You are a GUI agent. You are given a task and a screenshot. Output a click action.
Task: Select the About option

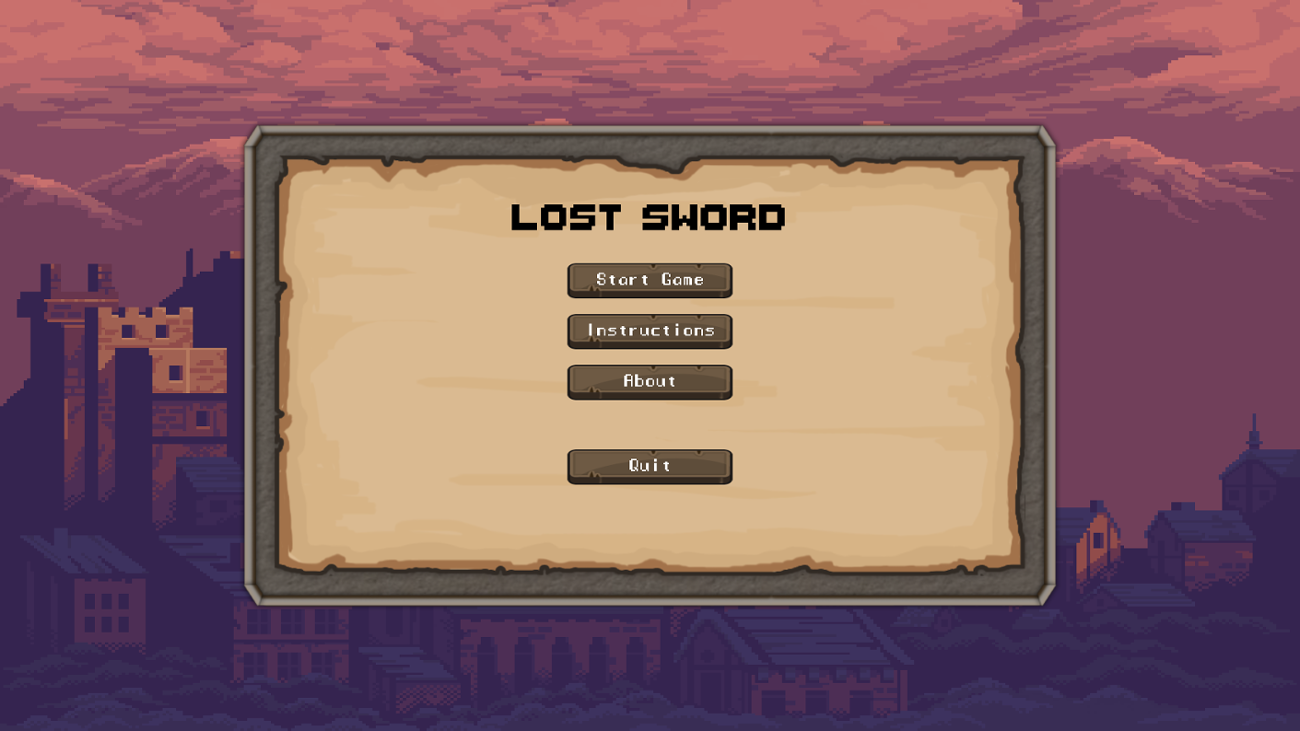click(649, 381)
